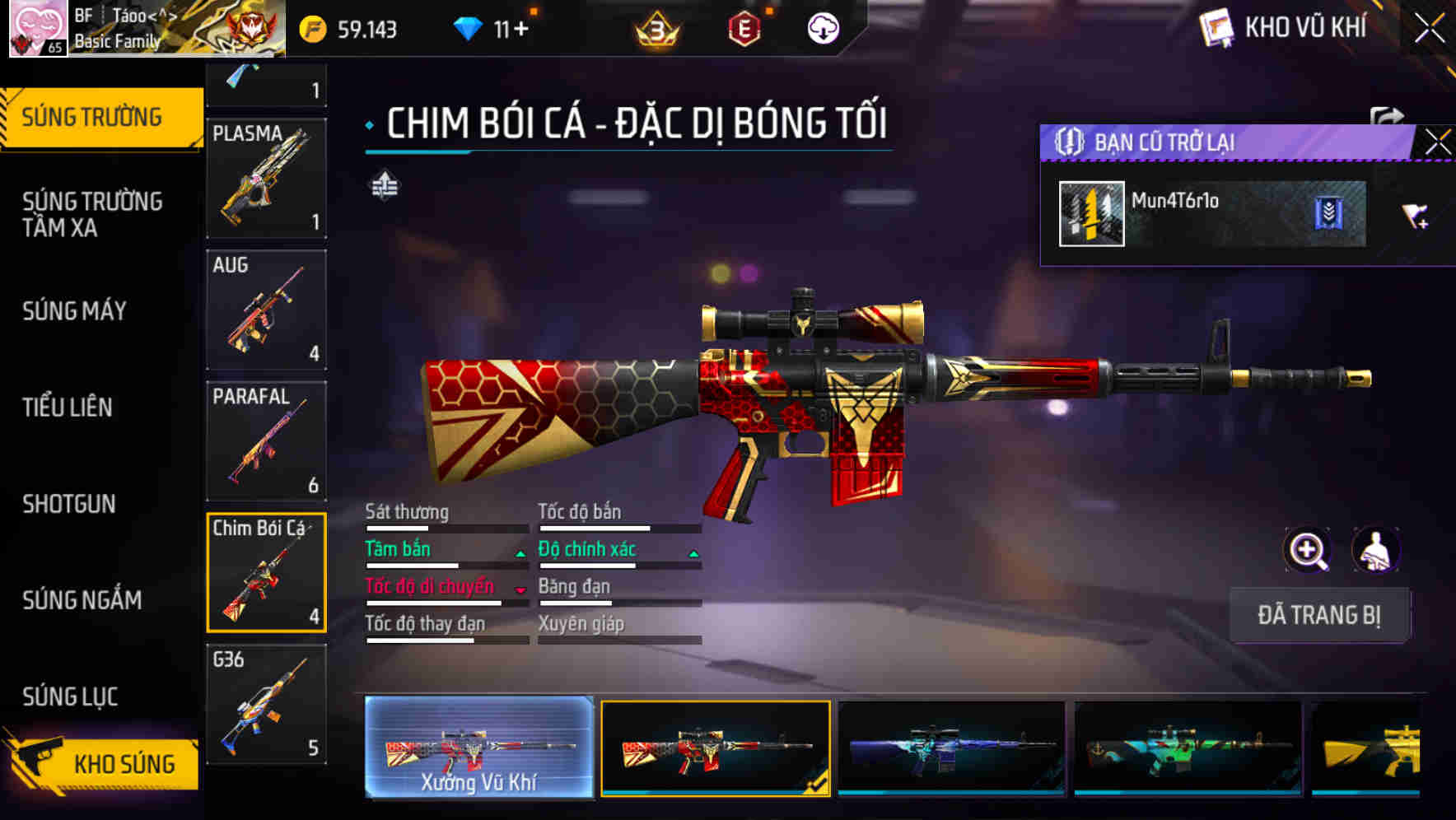
Task: Select the Parafal weapon tile
Action: click(x=266, y=441)
